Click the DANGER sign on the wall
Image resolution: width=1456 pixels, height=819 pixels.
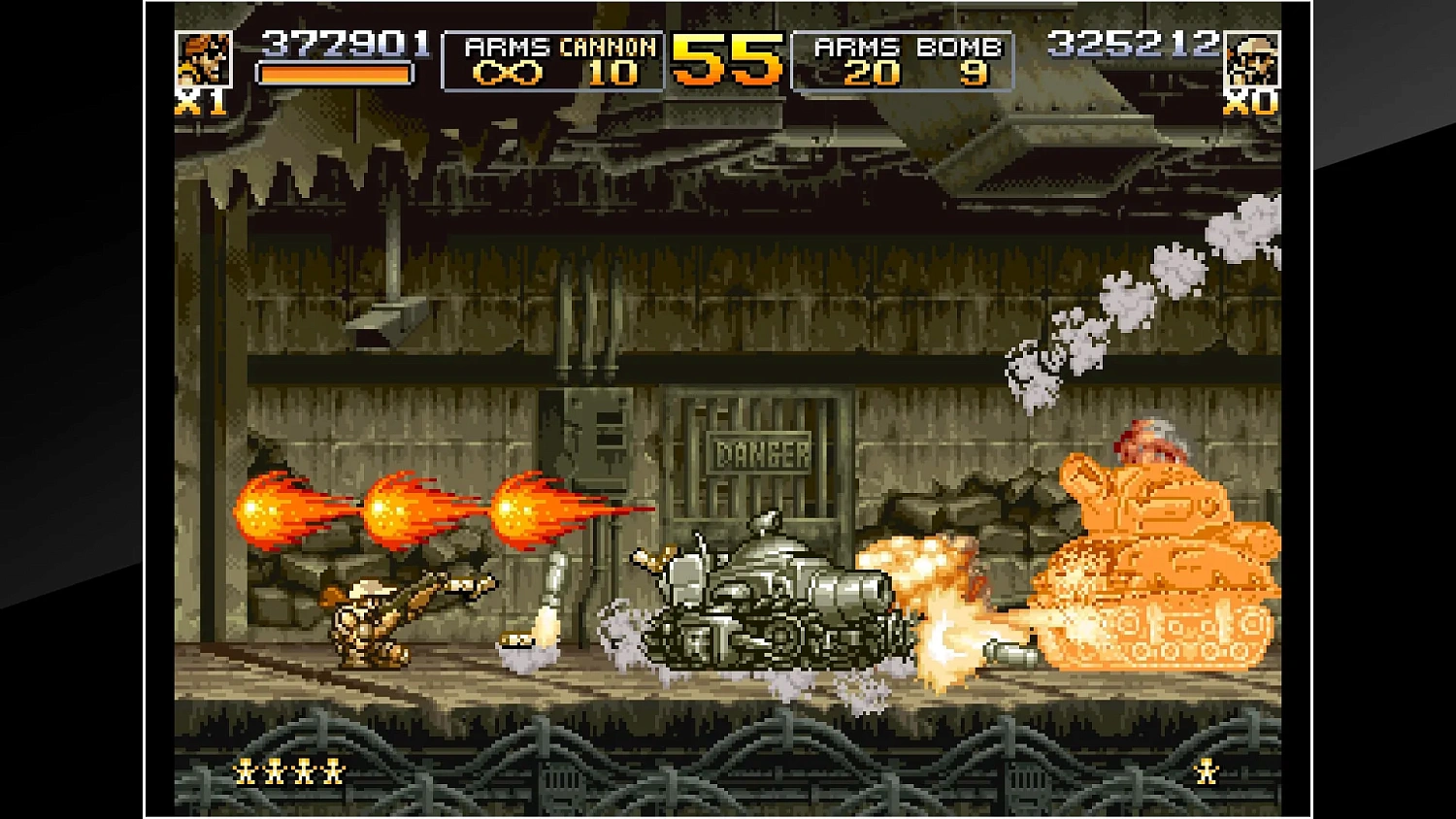[760, 450]
